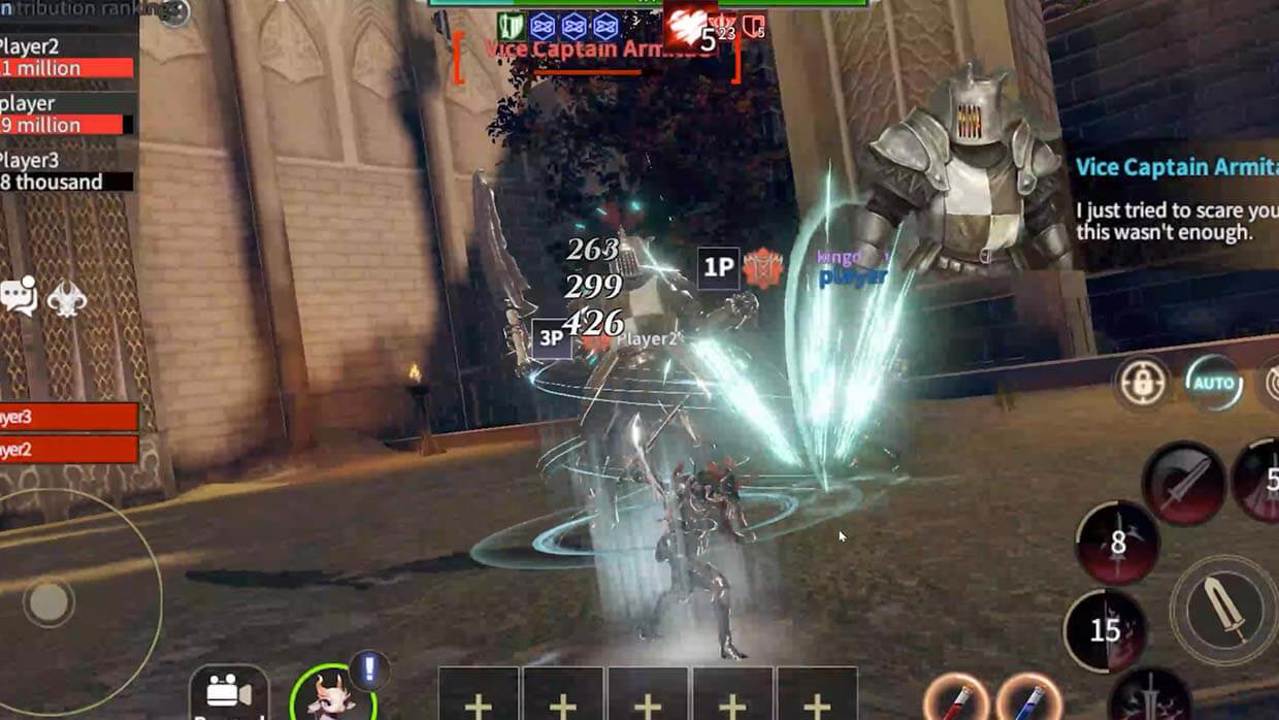Open the video camera record button
Viewport: 1279px width, 720px height.
coord(229,693)
